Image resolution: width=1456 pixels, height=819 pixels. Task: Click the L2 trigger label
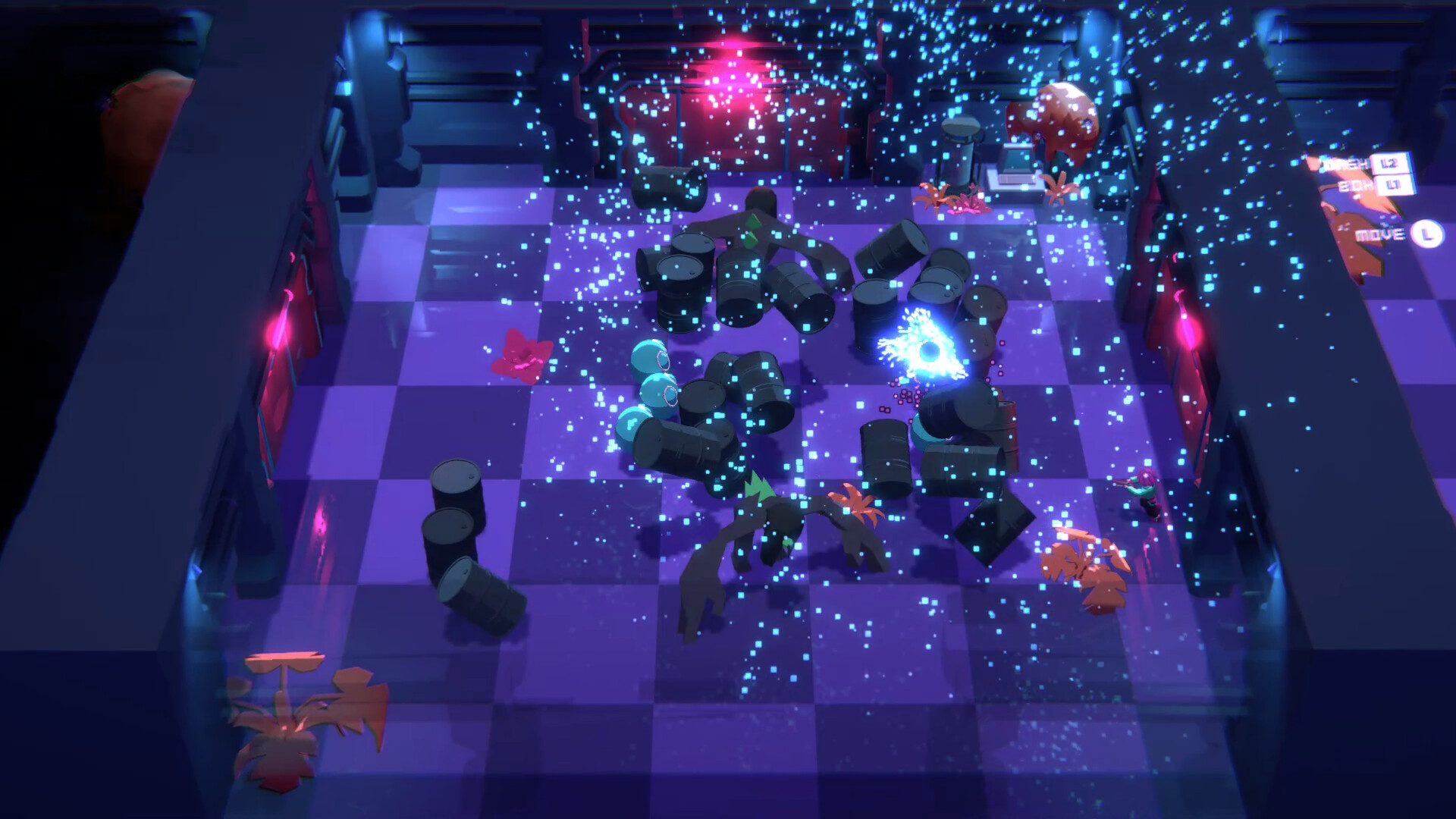1389,163
